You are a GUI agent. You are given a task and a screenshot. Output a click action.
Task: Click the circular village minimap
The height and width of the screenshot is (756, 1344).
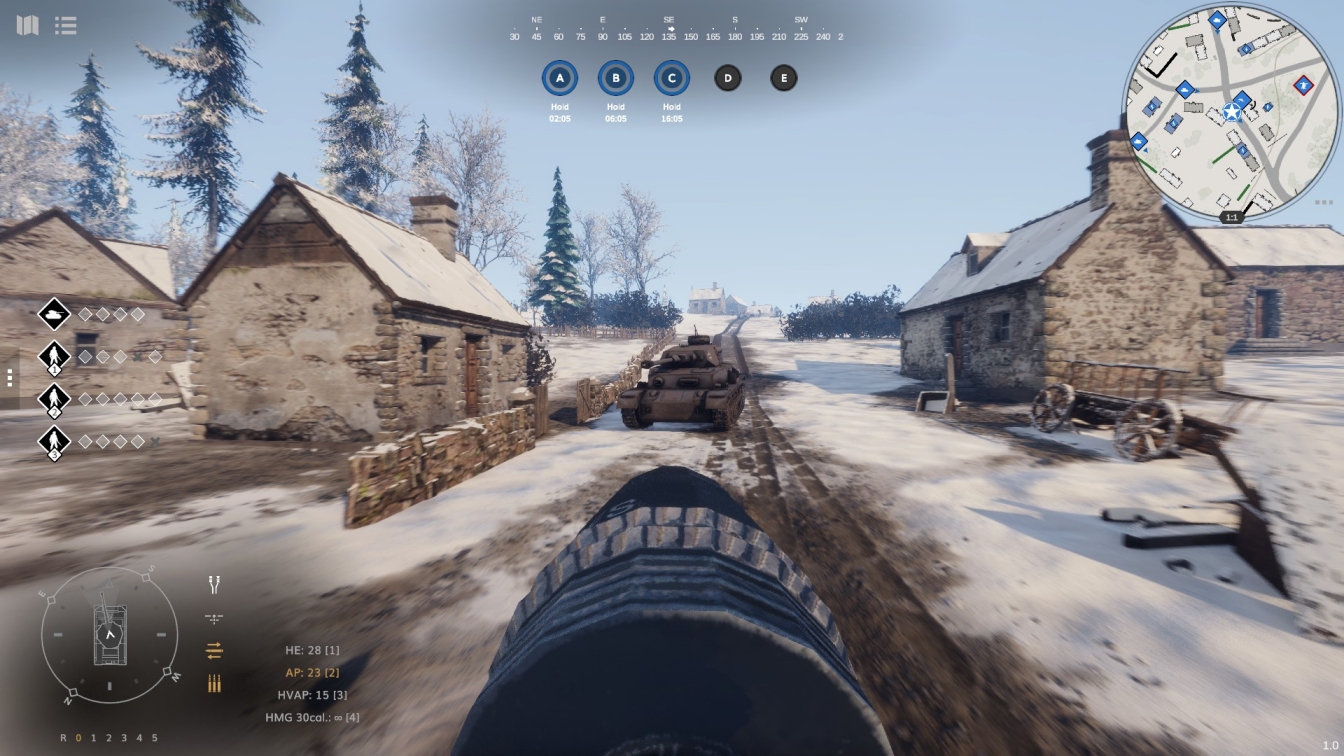coord(1232,110)
